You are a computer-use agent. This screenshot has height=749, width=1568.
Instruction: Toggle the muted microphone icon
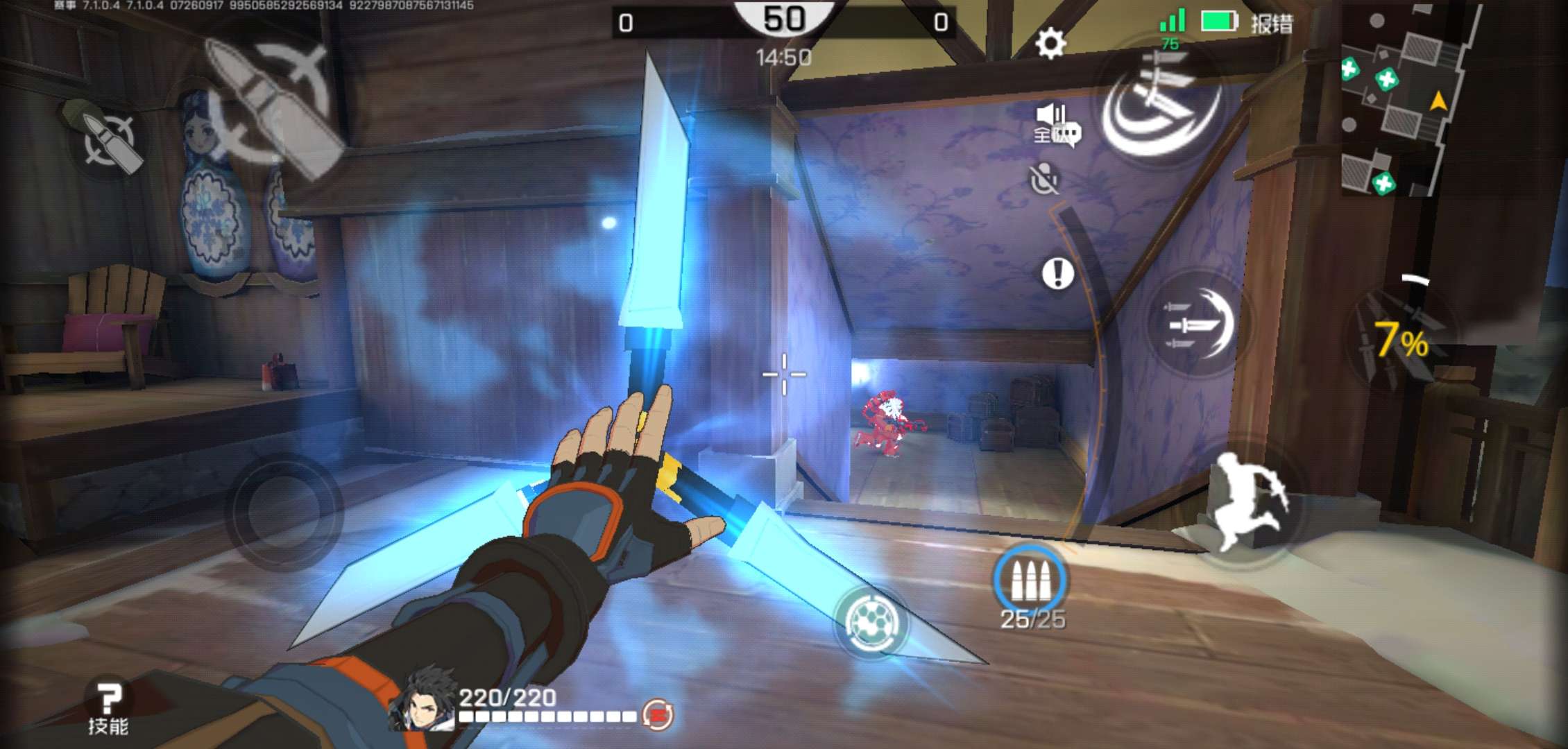[1044, 179]
